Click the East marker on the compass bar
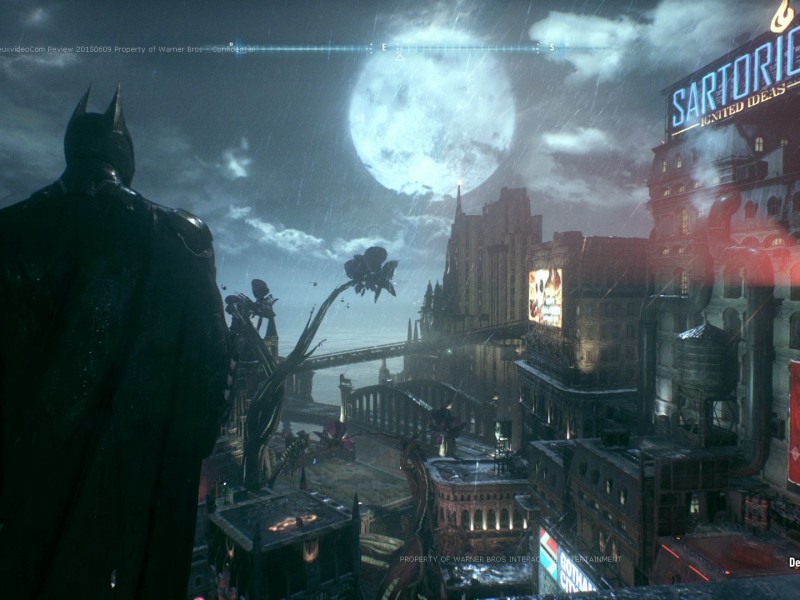Image resolution: width=800 pixels, height=600 pixels. [x=383, y=47]
